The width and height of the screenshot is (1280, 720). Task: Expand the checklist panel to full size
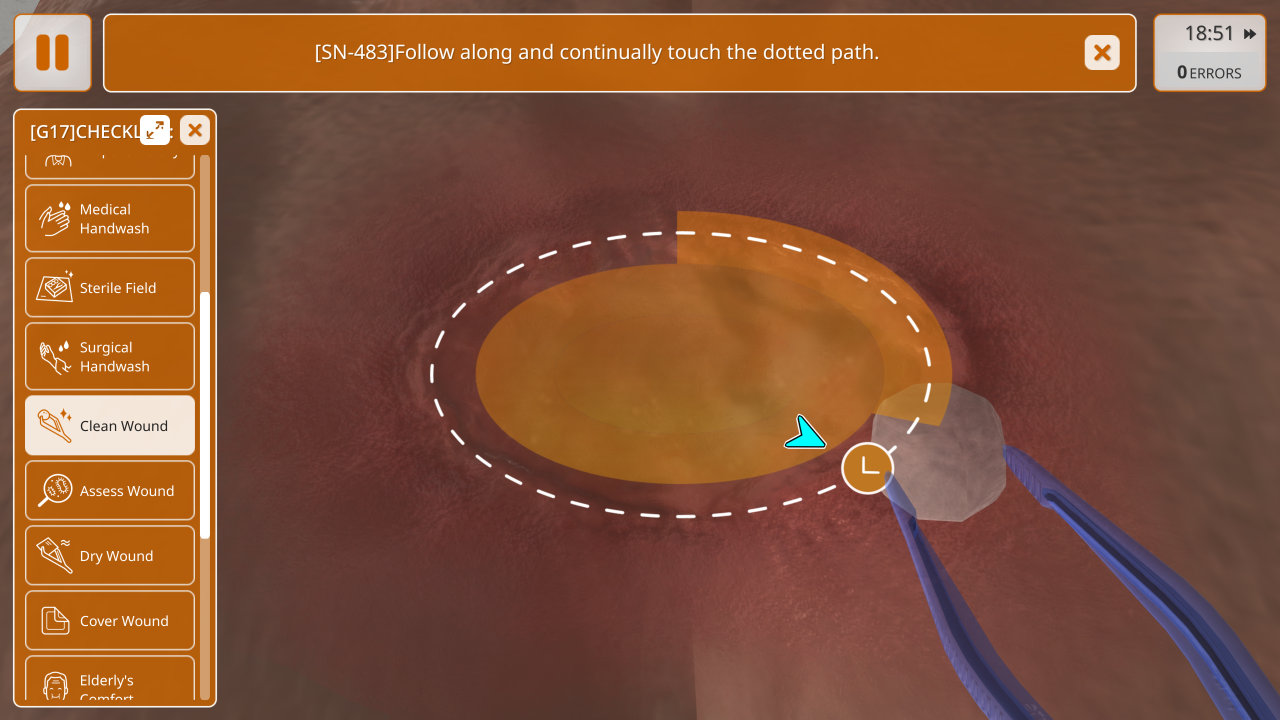tap(155, 130)
